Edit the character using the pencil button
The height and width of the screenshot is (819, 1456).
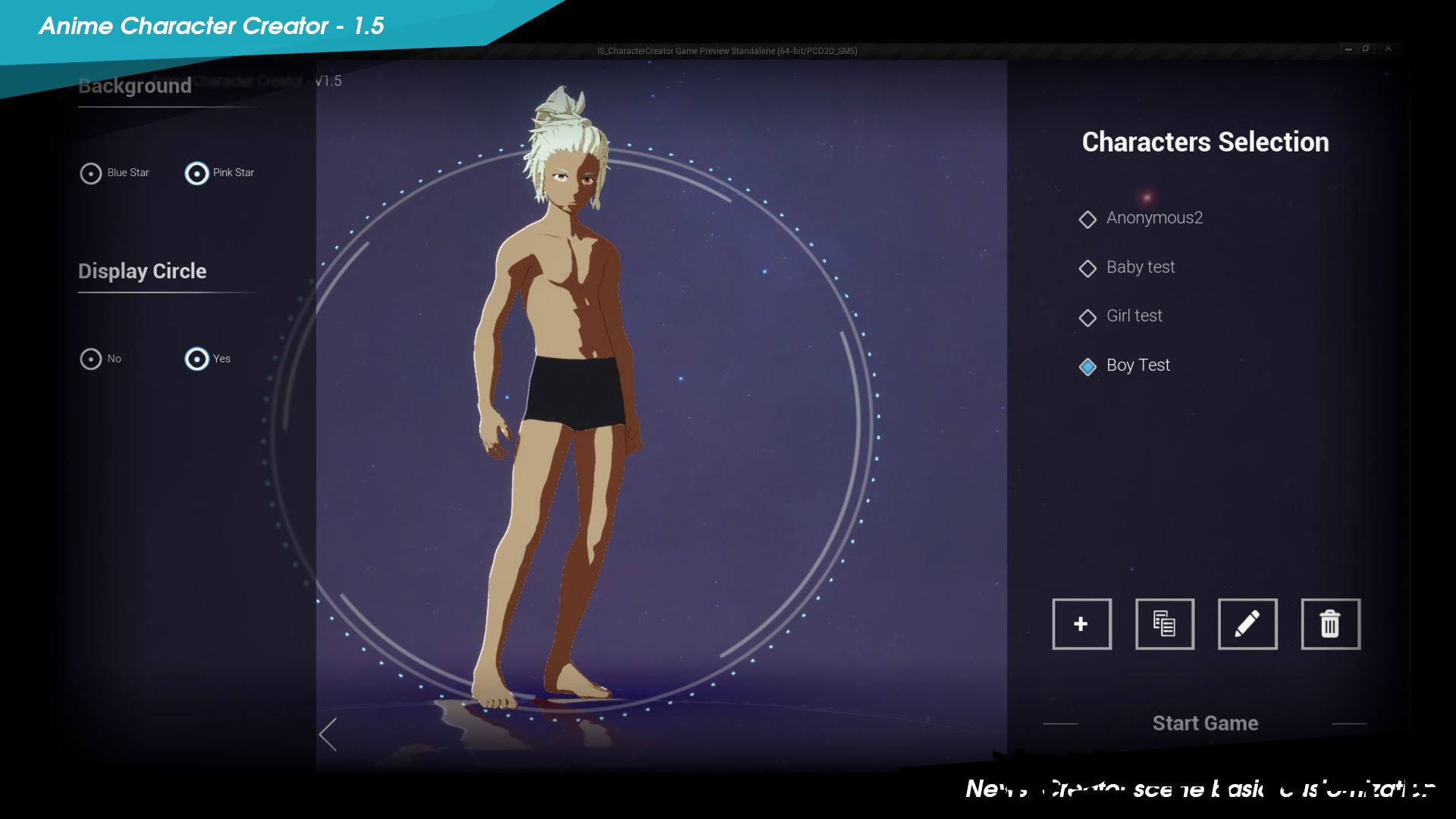point(1247,624)
